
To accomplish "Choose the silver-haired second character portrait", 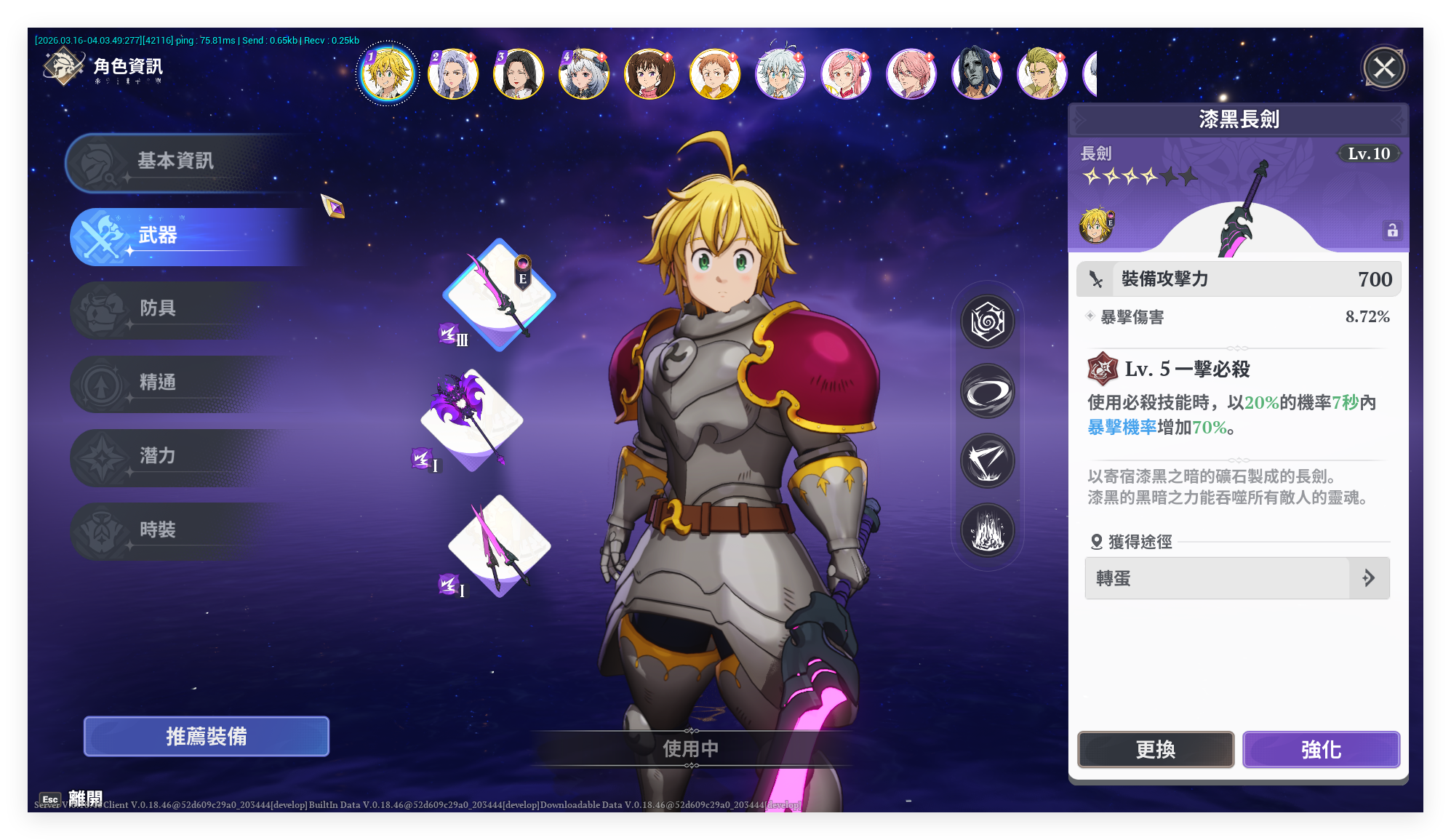I will click(452, 73).
